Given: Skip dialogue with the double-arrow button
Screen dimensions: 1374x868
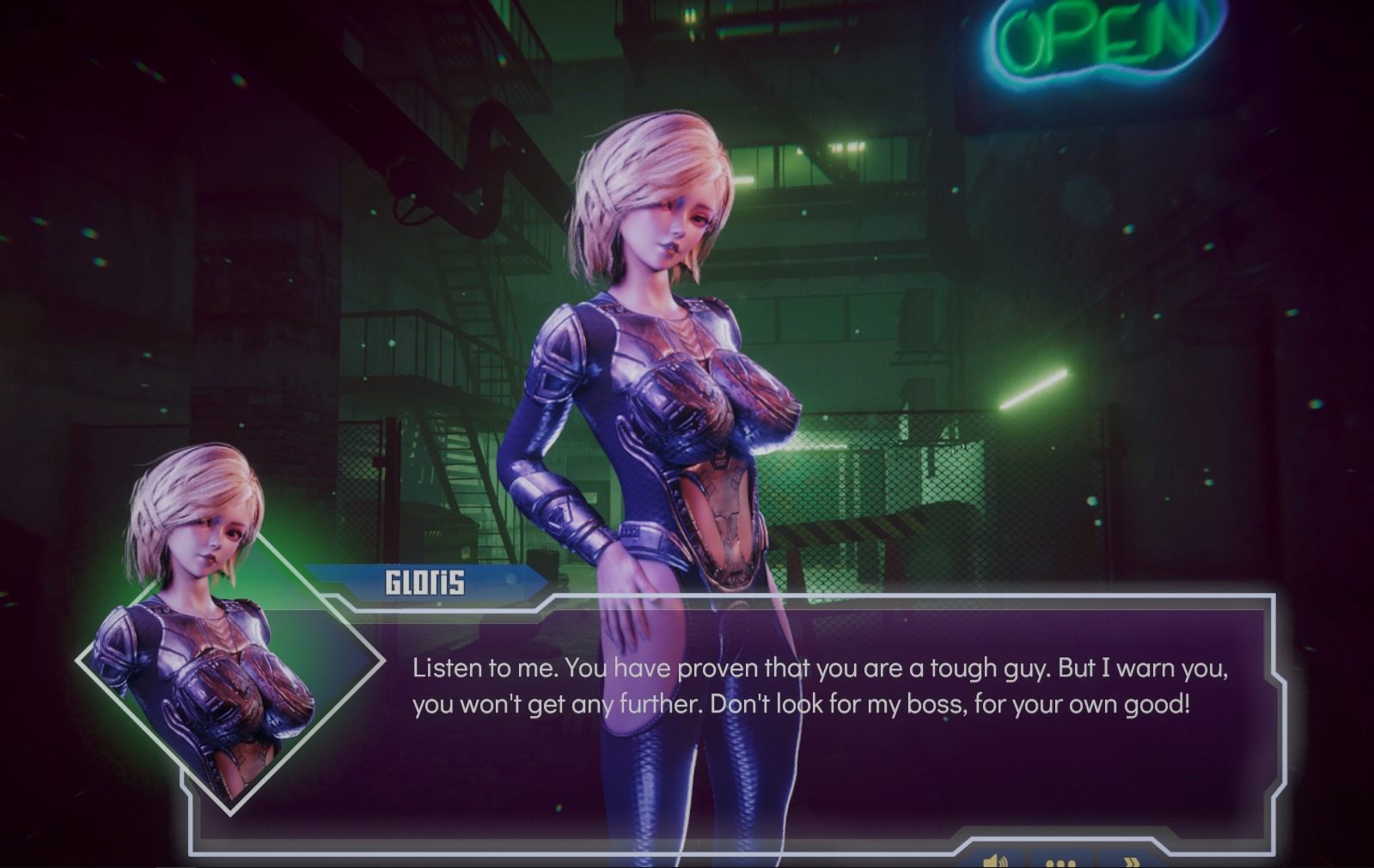Looking at the screenshot, I should pos(1132,861).
